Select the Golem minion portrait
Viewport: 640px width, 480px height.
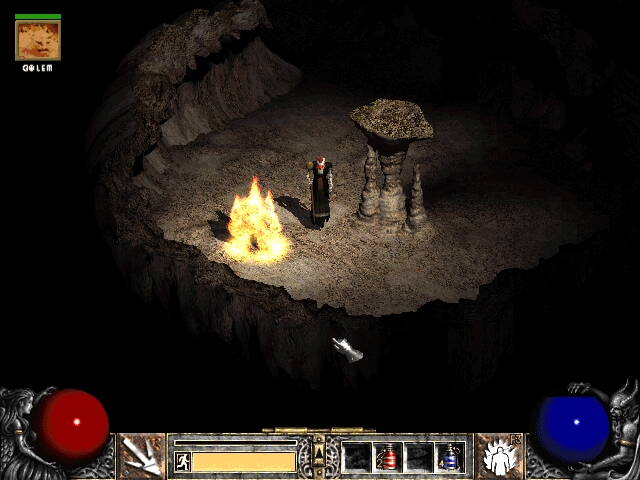(38, 41)
